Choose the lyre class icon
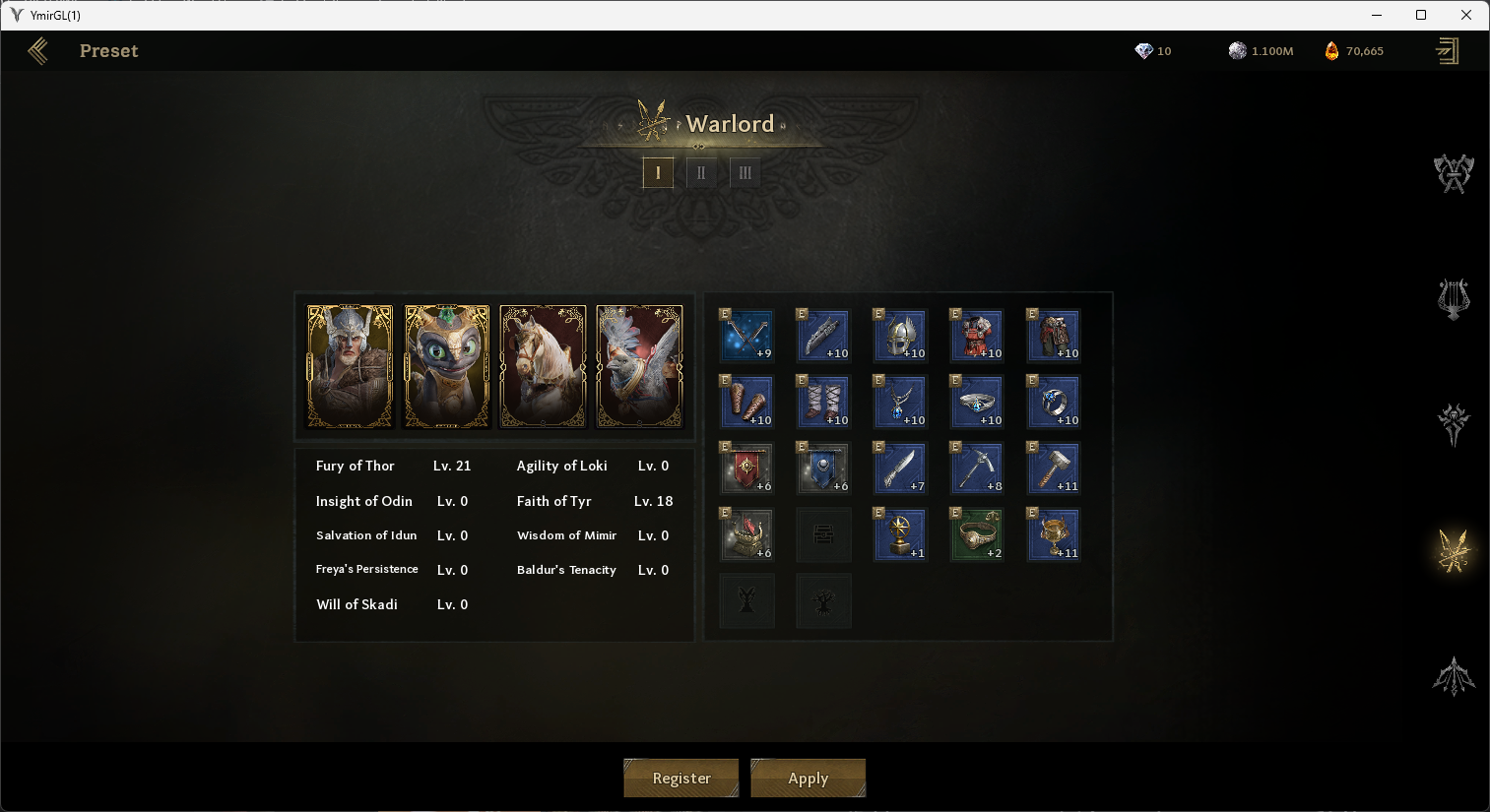Screen dimensions: 1490x812 pos(1453,299)
